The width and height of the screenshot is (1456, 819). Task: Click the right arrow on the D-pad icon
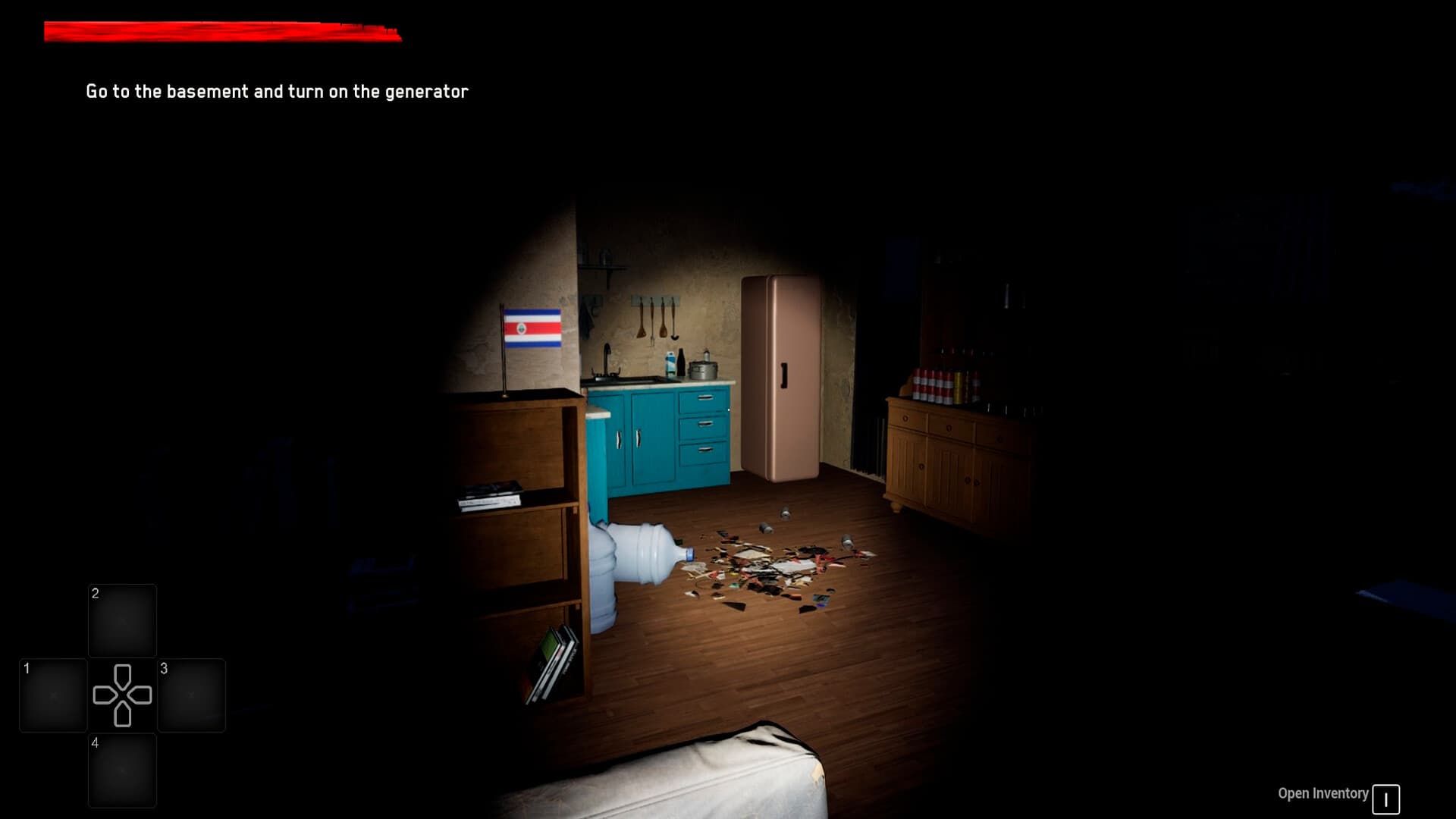(140, 695)
